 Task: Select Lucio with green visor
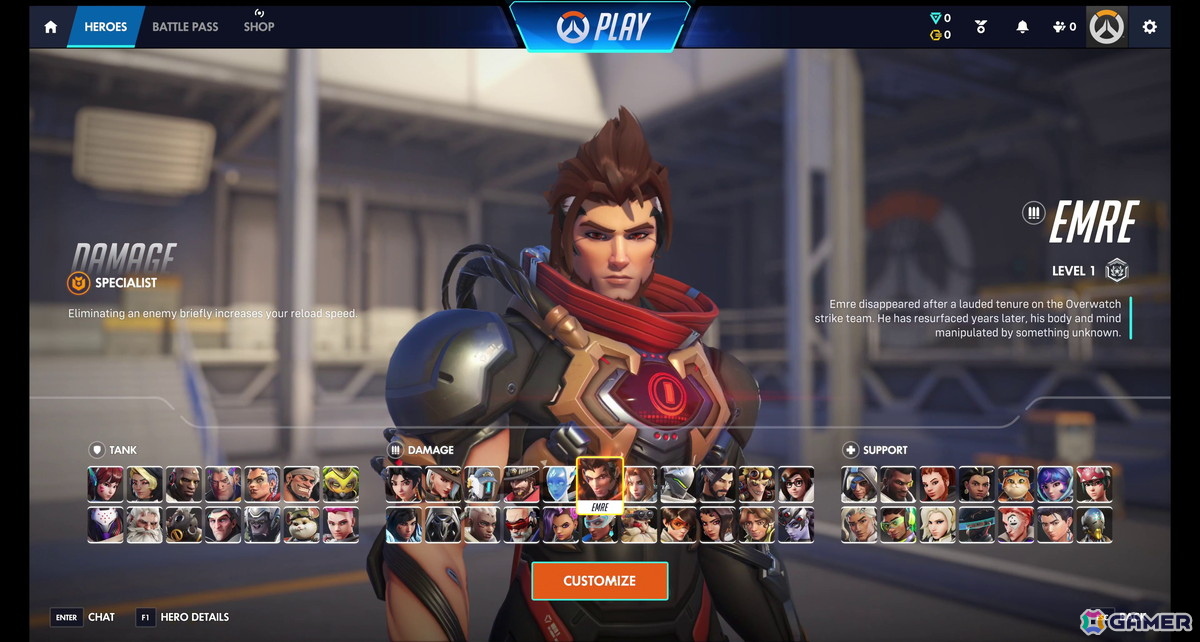click(899, 524)
